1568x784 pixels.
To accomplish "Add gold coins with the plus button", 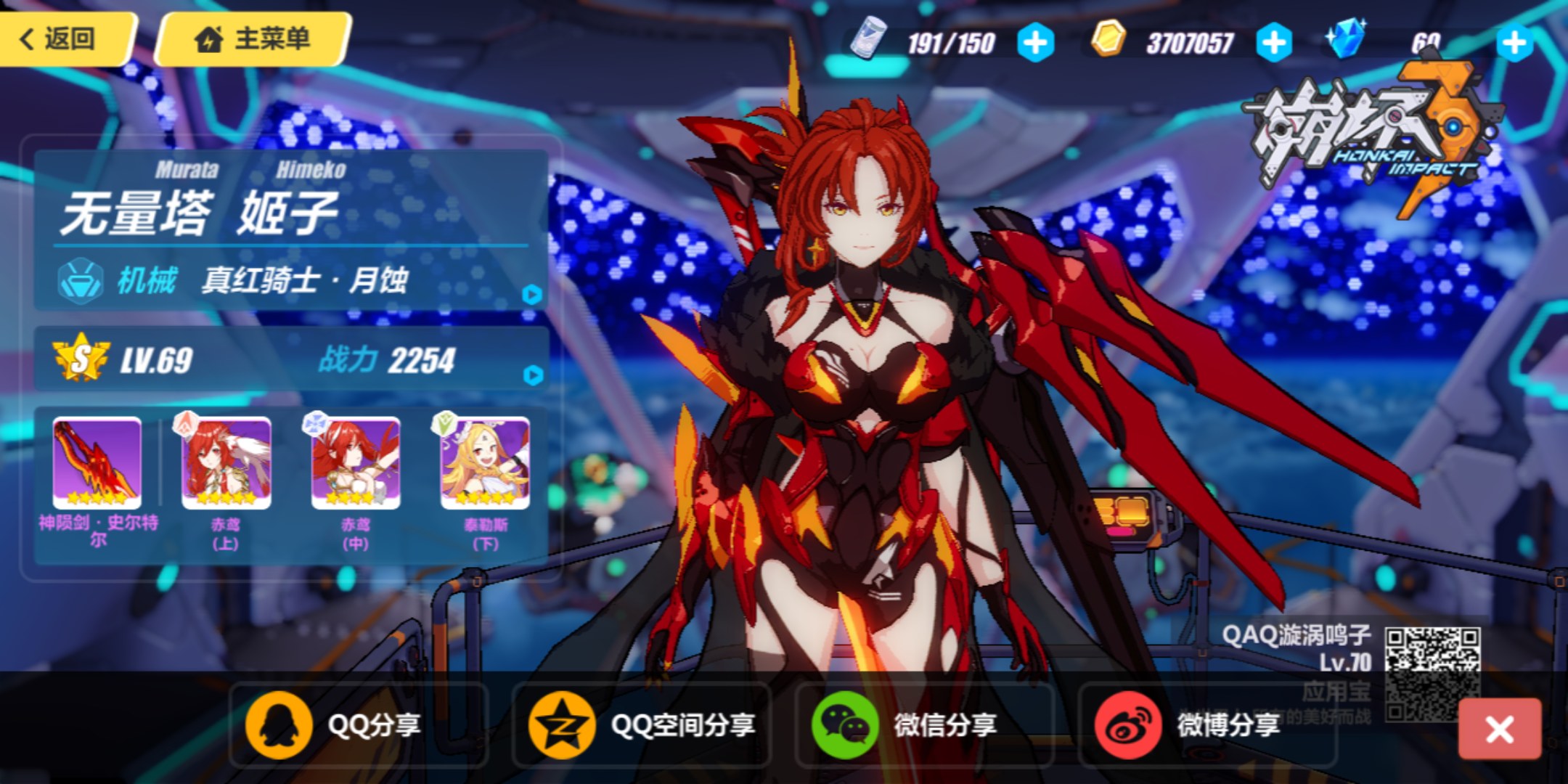I will pos(1274,43).
